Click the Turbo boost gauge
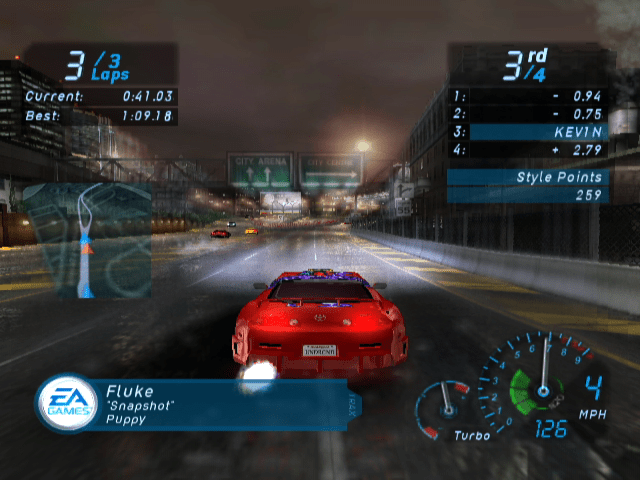The height and width of the screenshot is (480, 640). [444, 410]
